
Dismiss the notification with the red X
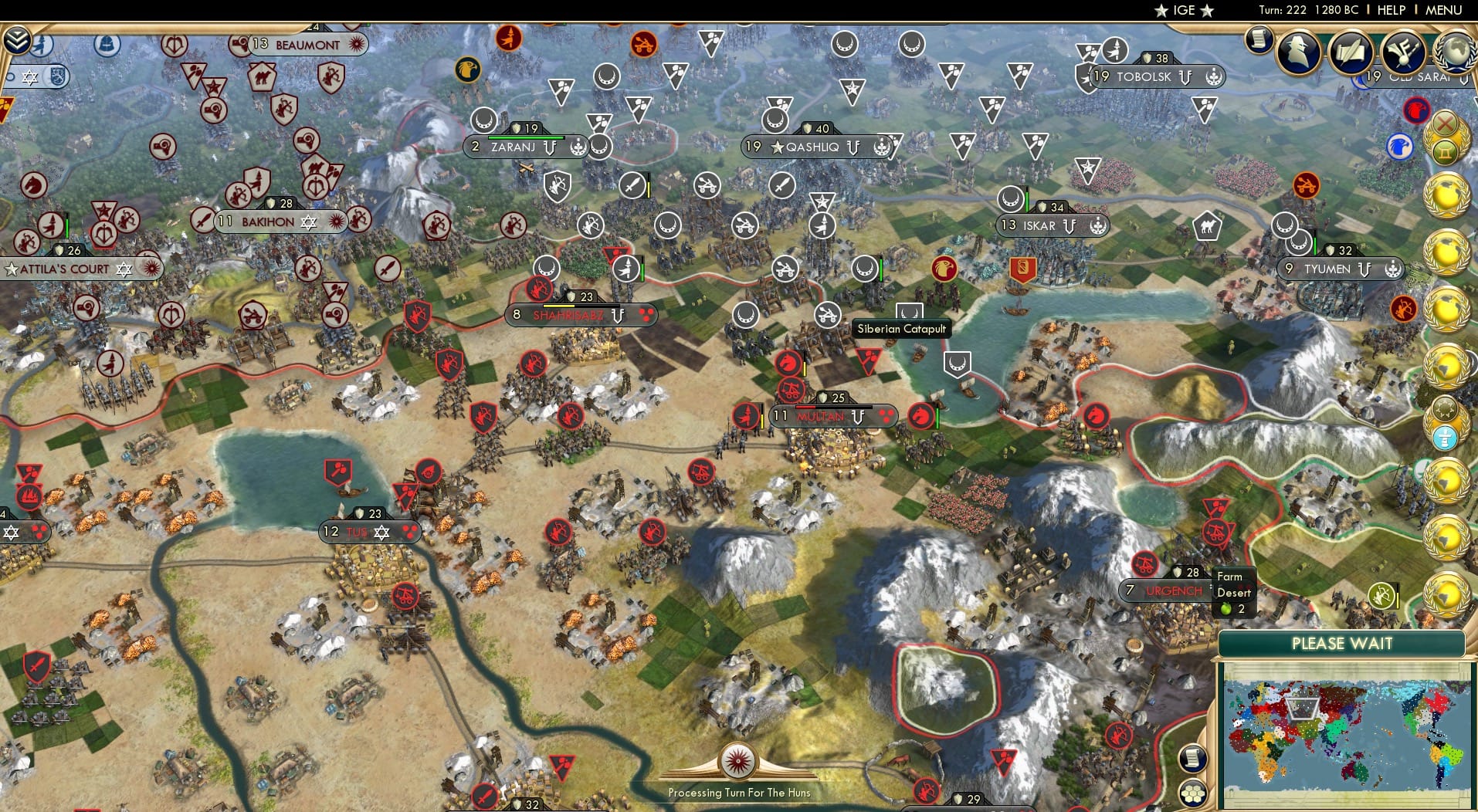(1446, 124)
